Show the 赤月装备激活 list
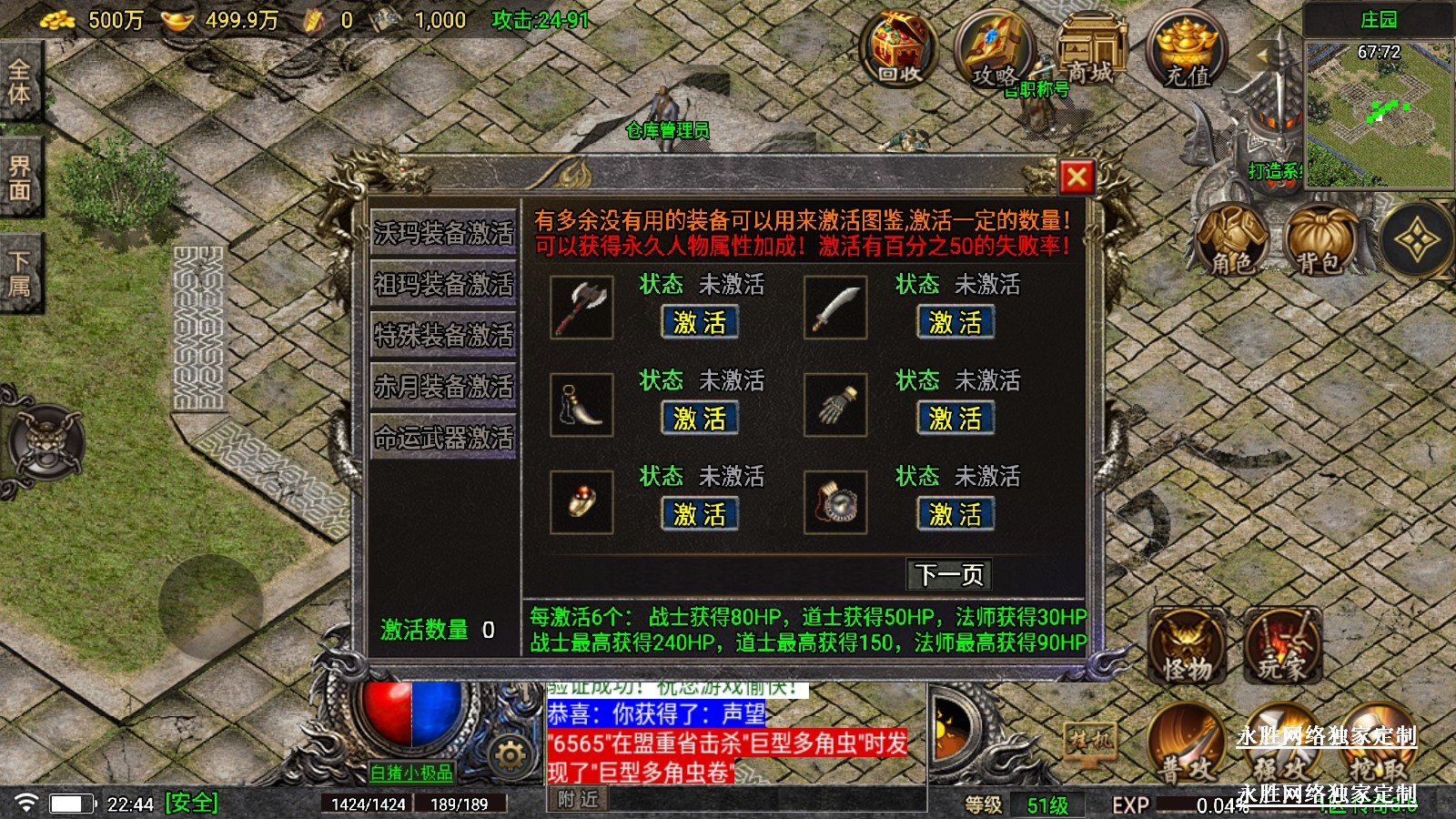 443,387
